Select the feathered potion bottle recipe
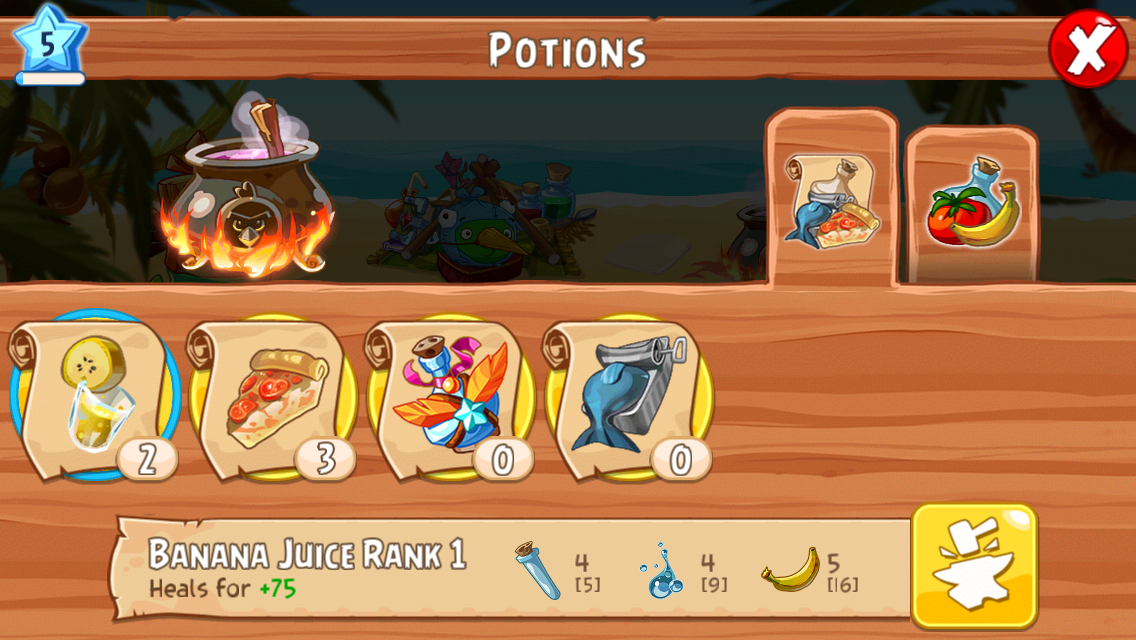Image resolution: width=1136 pixels, height=640 pixels. pyautogui.click(x=450, y=396)
